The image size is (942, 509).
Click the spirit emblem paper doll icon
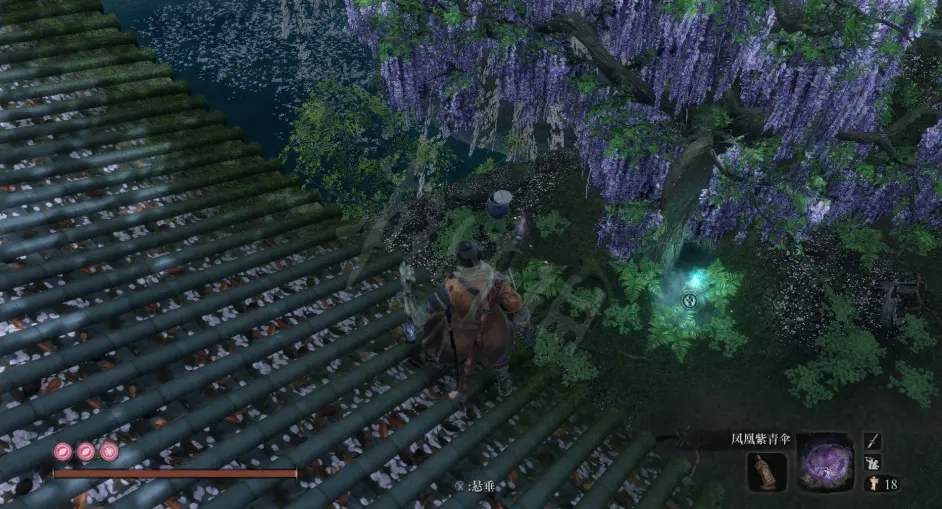click(870, 484)
